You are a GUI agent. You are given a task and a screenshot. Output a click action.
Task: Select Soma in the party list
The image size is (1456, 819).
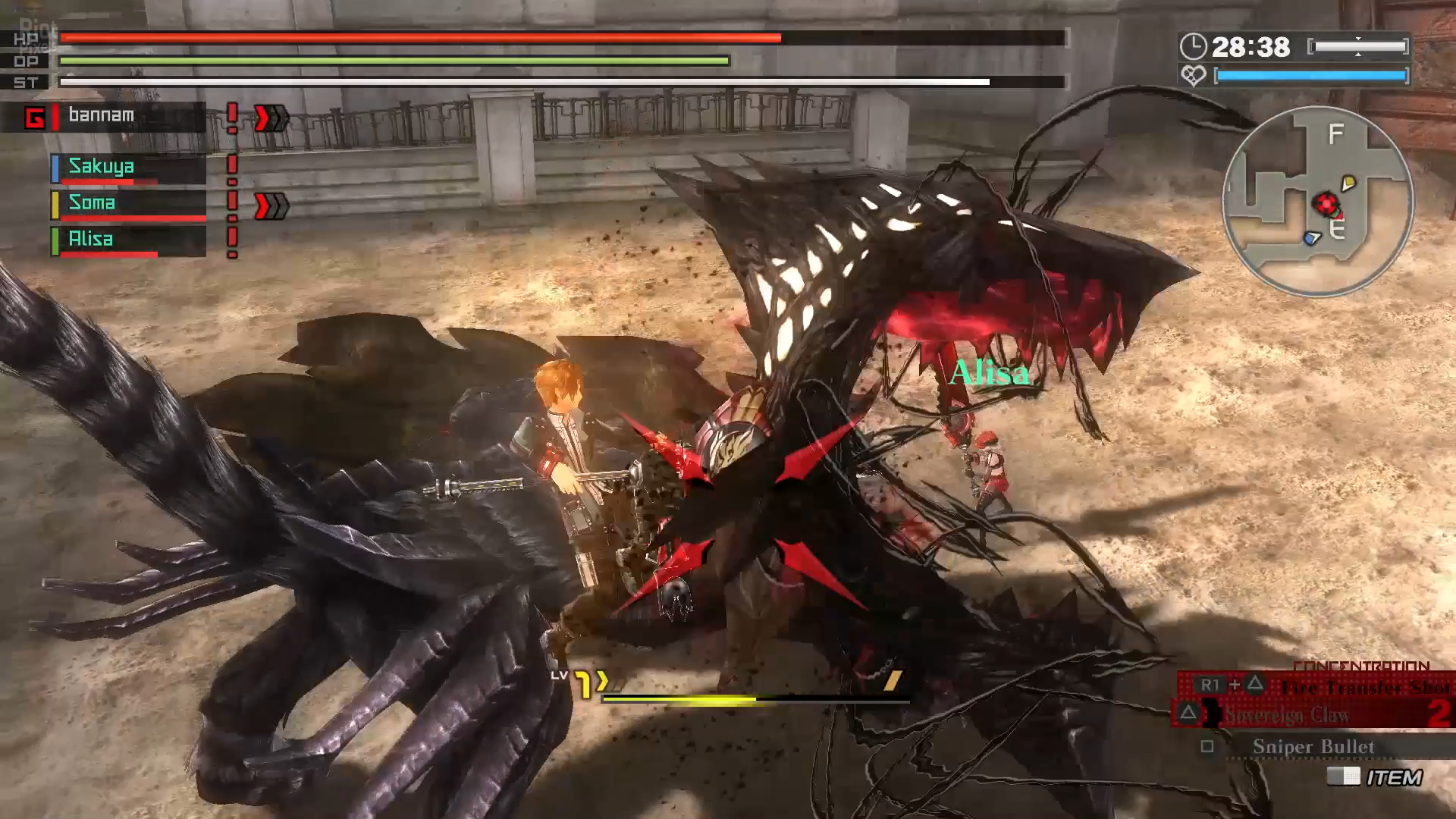(127, 204)
